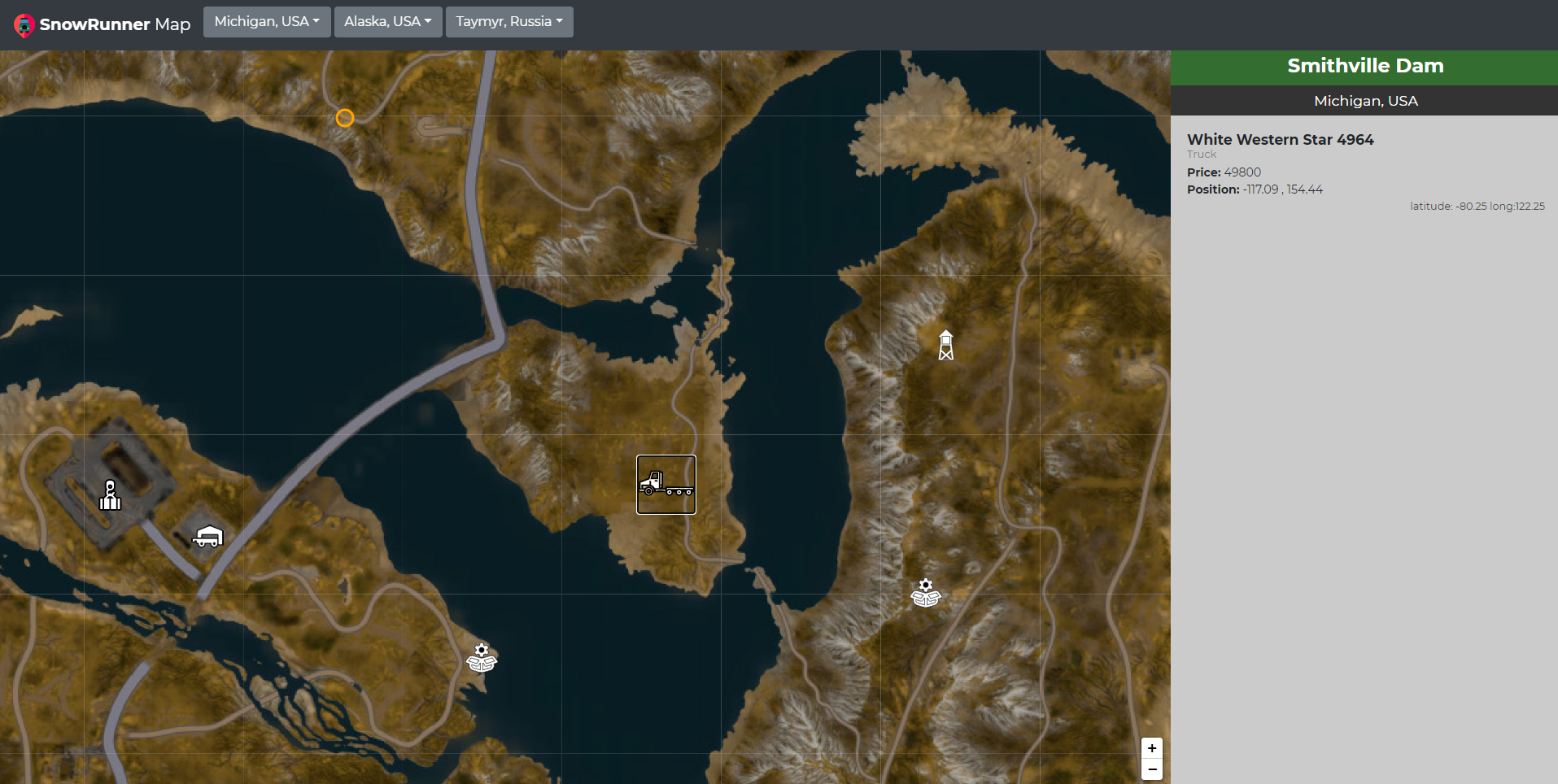Zoom out using the minus button
1558x784 pixels.
(x=1152, y=769)
